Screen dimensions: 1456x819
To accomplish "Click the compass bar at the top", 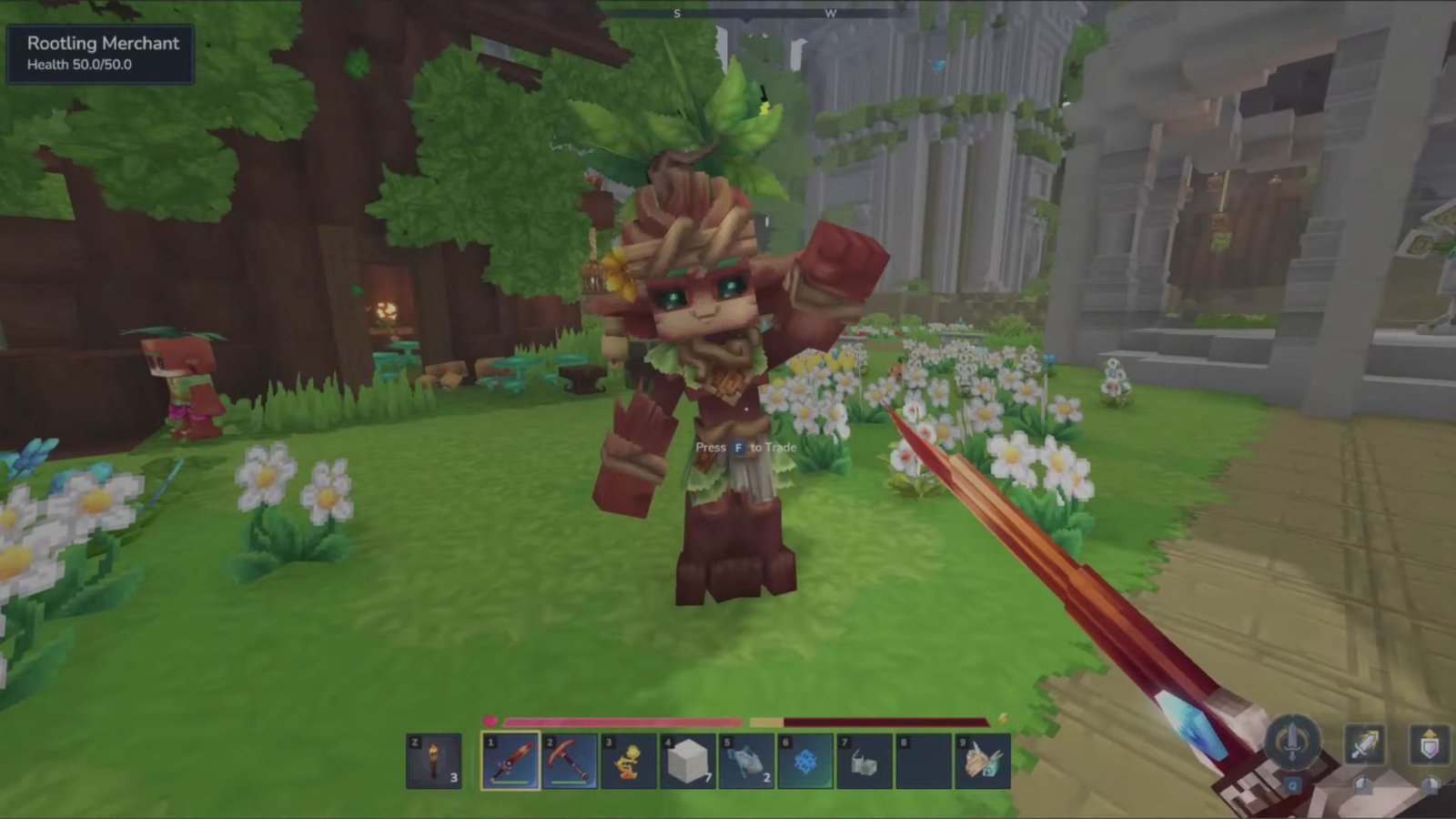I will 753,14.
